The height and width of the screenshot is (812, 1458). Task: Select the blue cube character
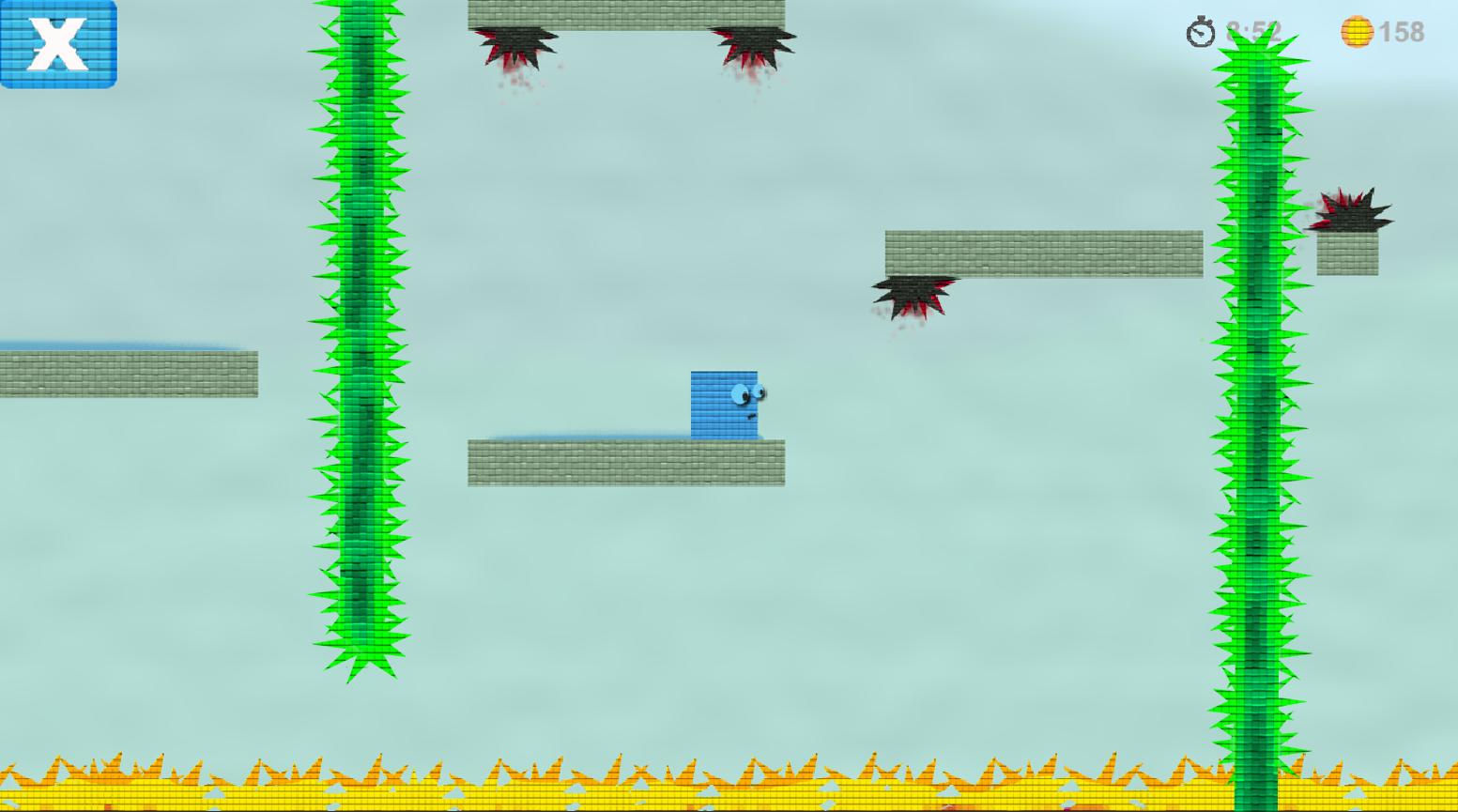point(723,402)
